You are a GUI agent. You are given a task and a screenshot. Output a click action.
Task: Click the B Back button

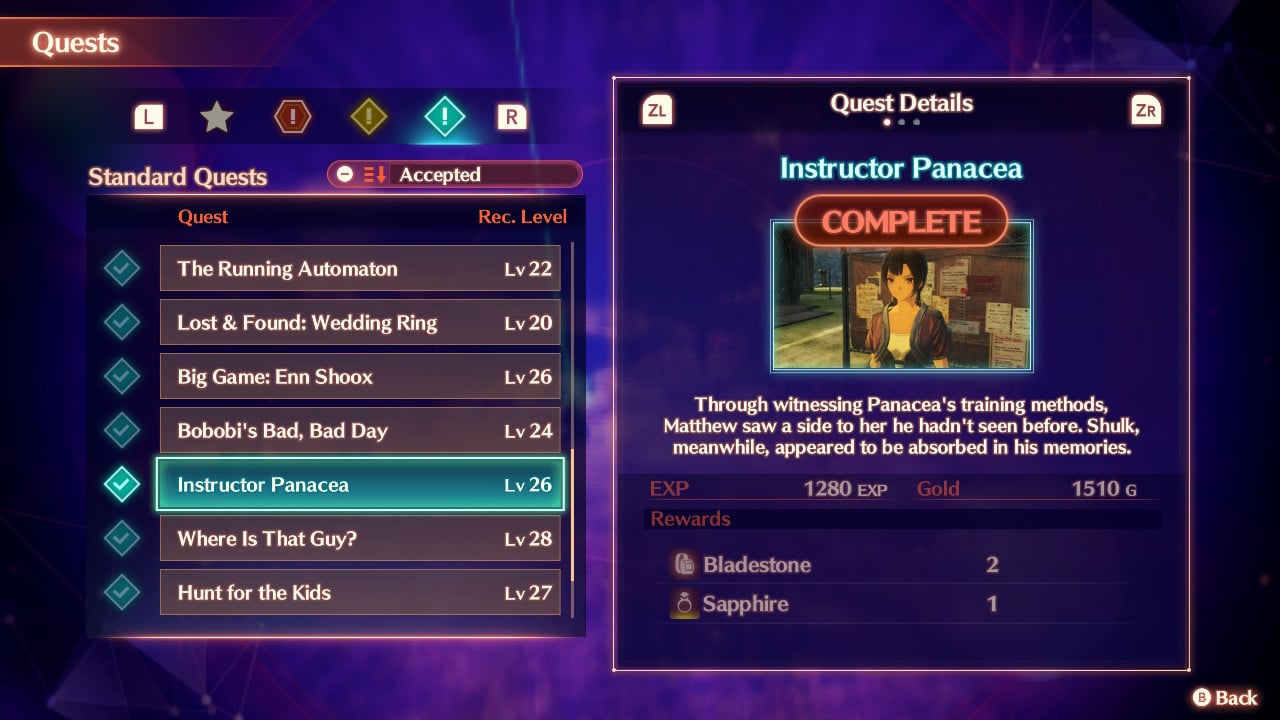pos(1222,697)
